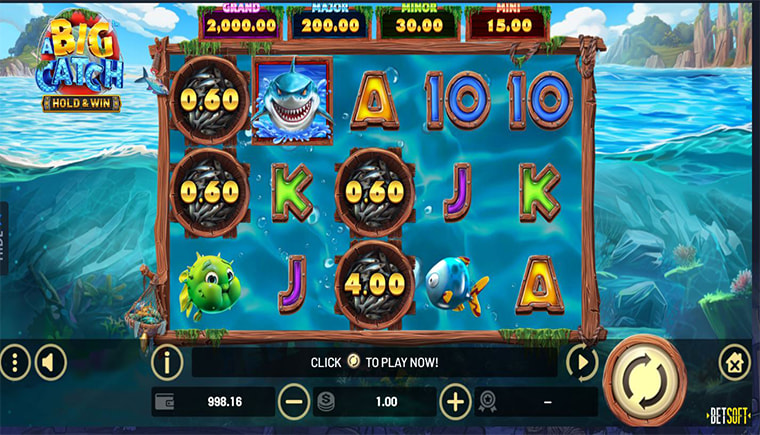Exit to lobby via the home button
The image size is (760, 435).
tap(735, 362)
